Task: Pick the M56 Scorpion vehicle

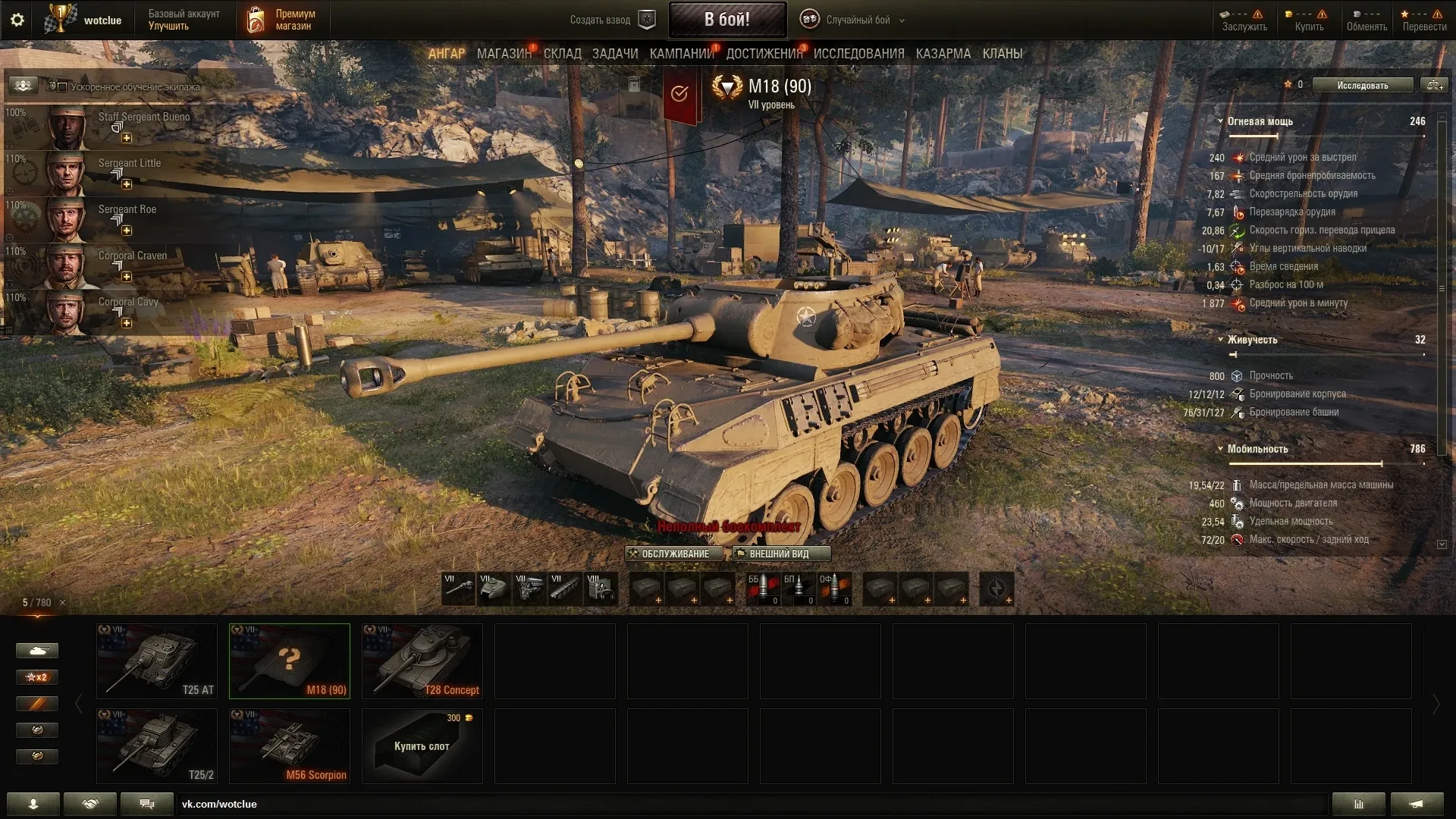Action: [290, 745]
